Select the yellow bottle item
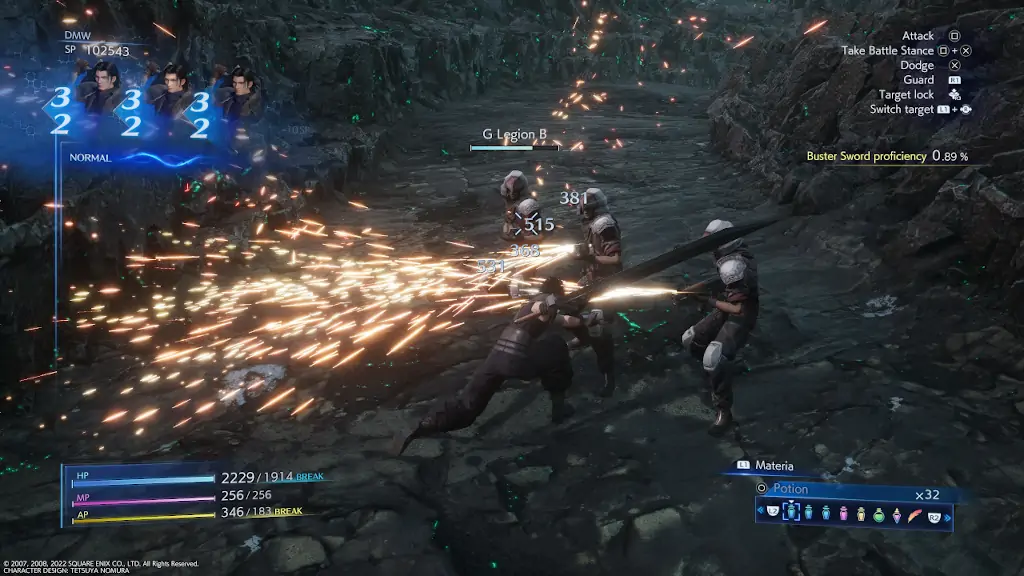The height and width of the screenshot is (576, 1024). tap(860, 514)
